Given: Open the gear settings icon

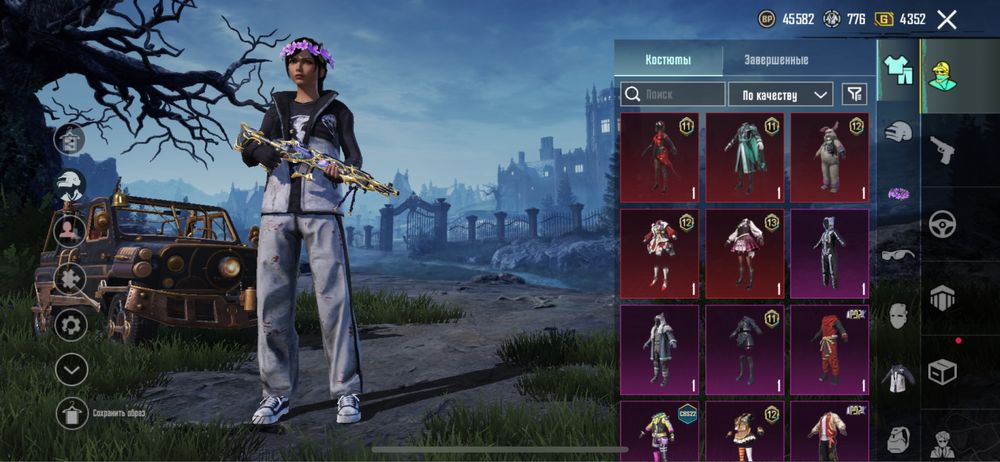Looking at the screenshot, I should (x=71, y=324).
